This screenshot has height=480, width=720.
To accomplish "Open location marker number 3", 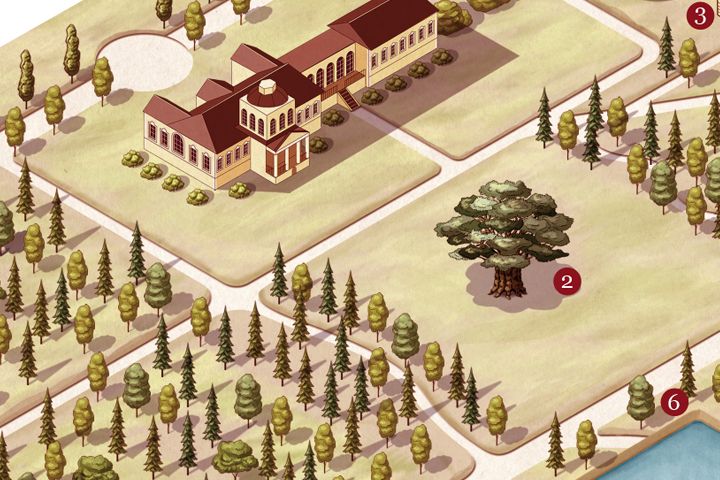I will [698, 16].
